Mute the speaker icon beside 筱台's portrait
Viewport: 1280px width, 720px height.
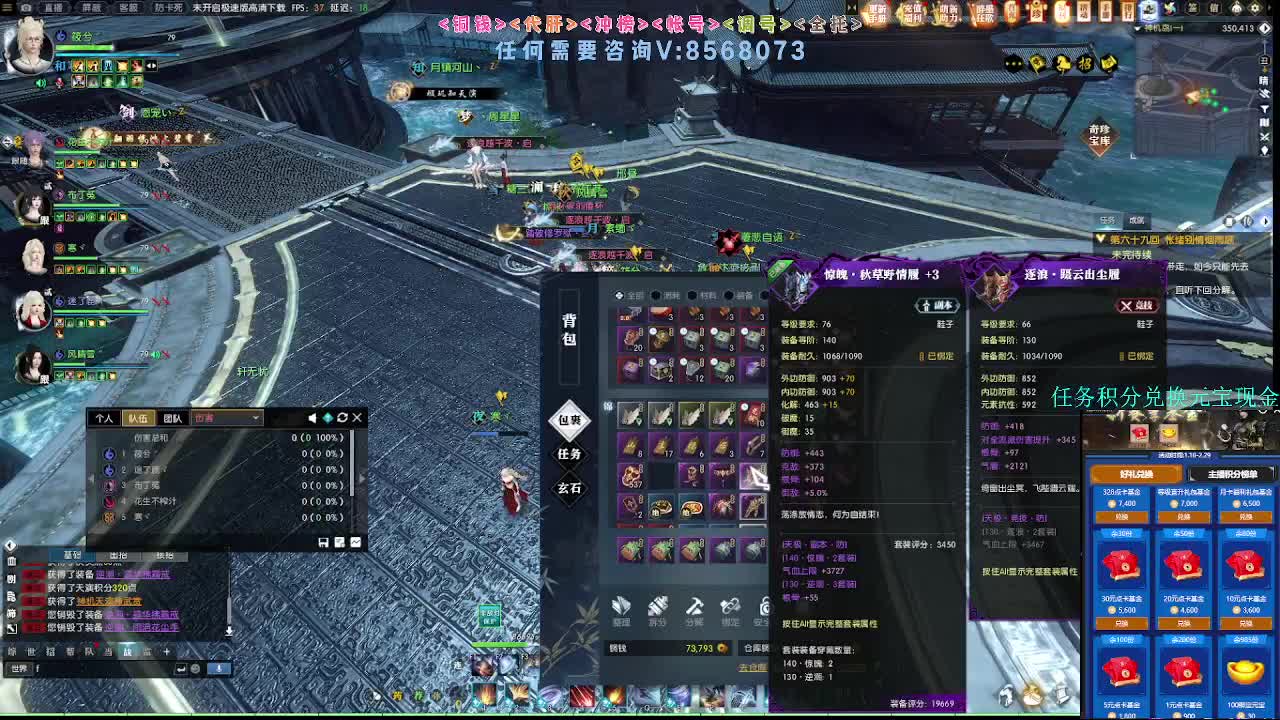pos(41,83)
